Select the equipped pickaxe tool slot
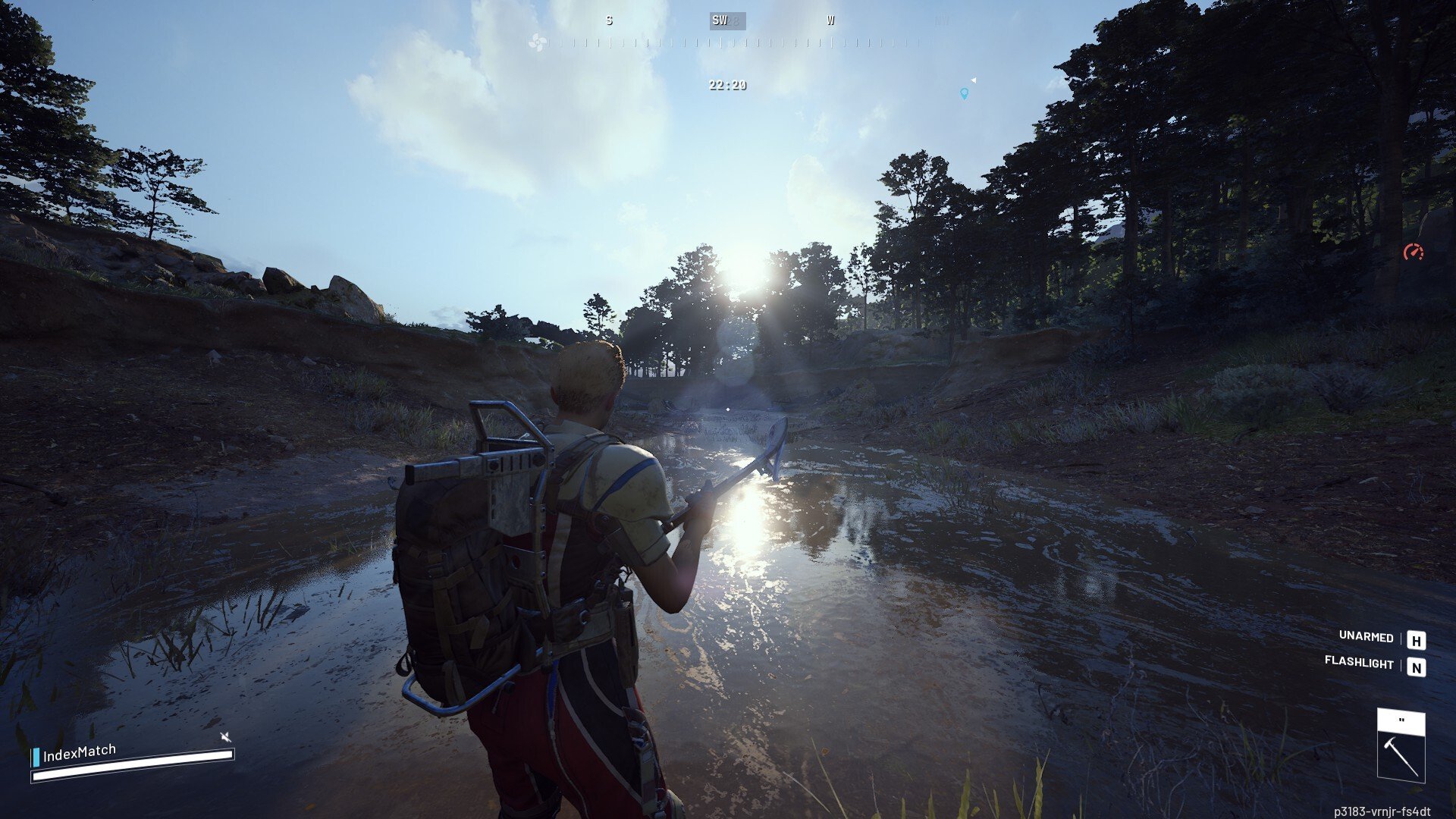The height and width of the screenshot is (819, 1456). (1401, 746)
